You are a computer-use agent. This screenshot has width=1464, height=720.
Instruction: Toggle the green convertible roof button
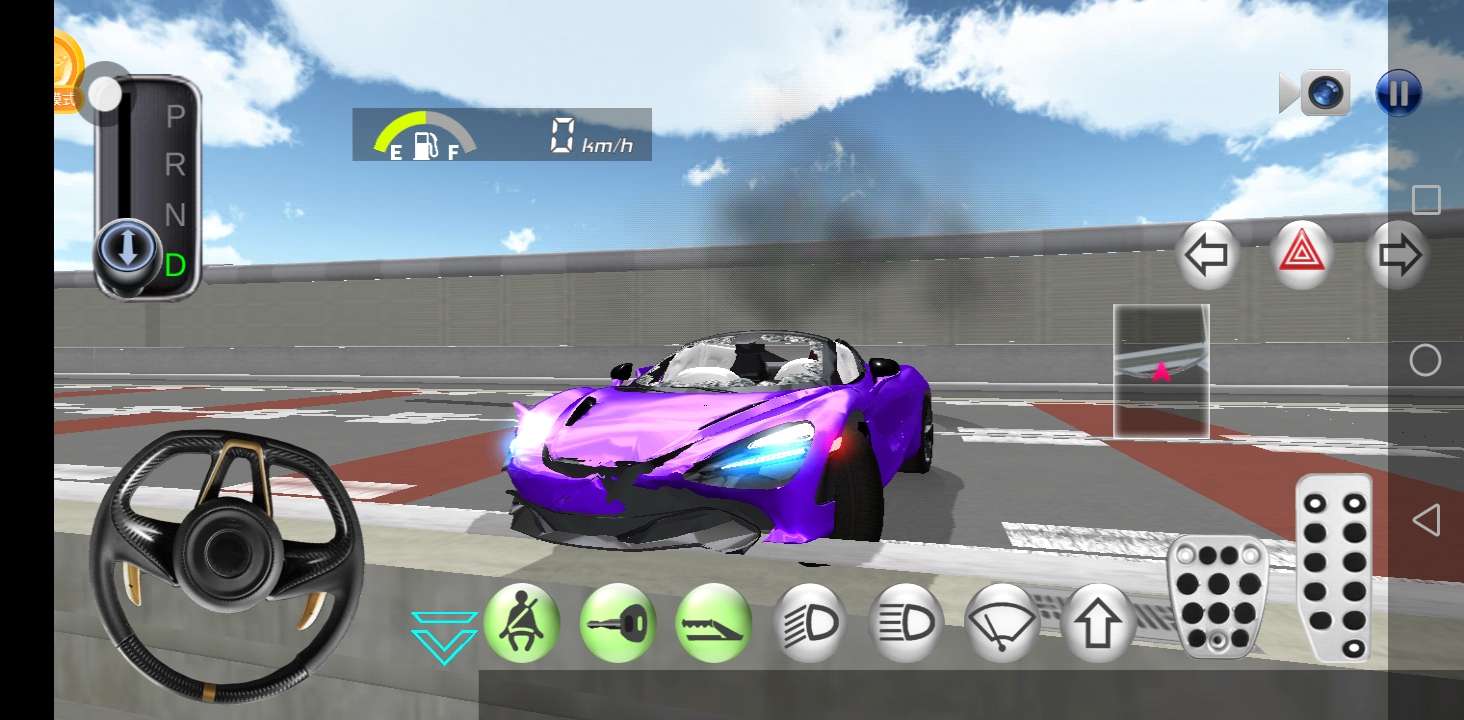pos(713,623)
